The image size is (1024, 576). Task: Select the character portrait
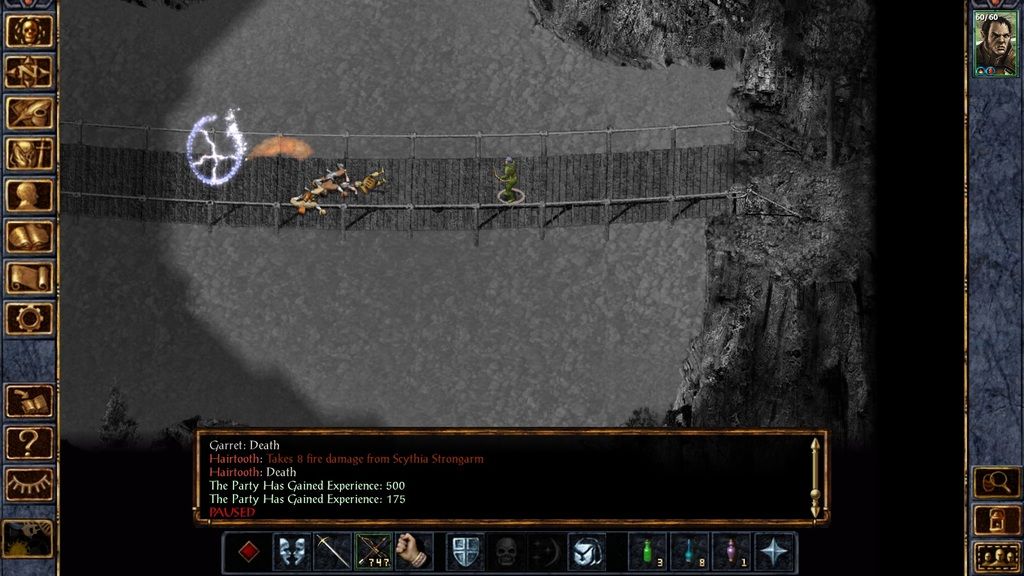coord(995,43)
